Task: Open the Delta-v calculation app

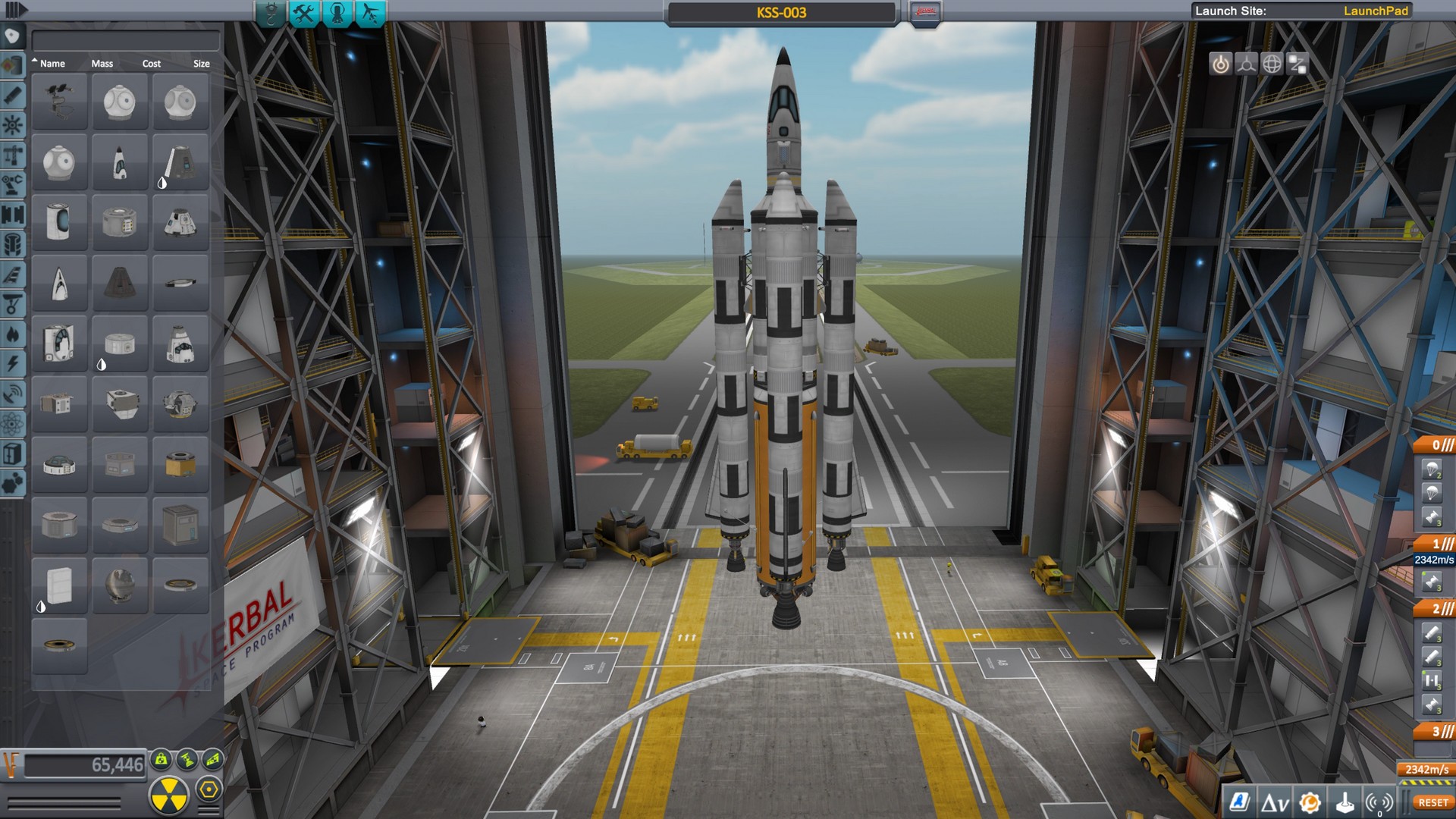Action: 1275,801
